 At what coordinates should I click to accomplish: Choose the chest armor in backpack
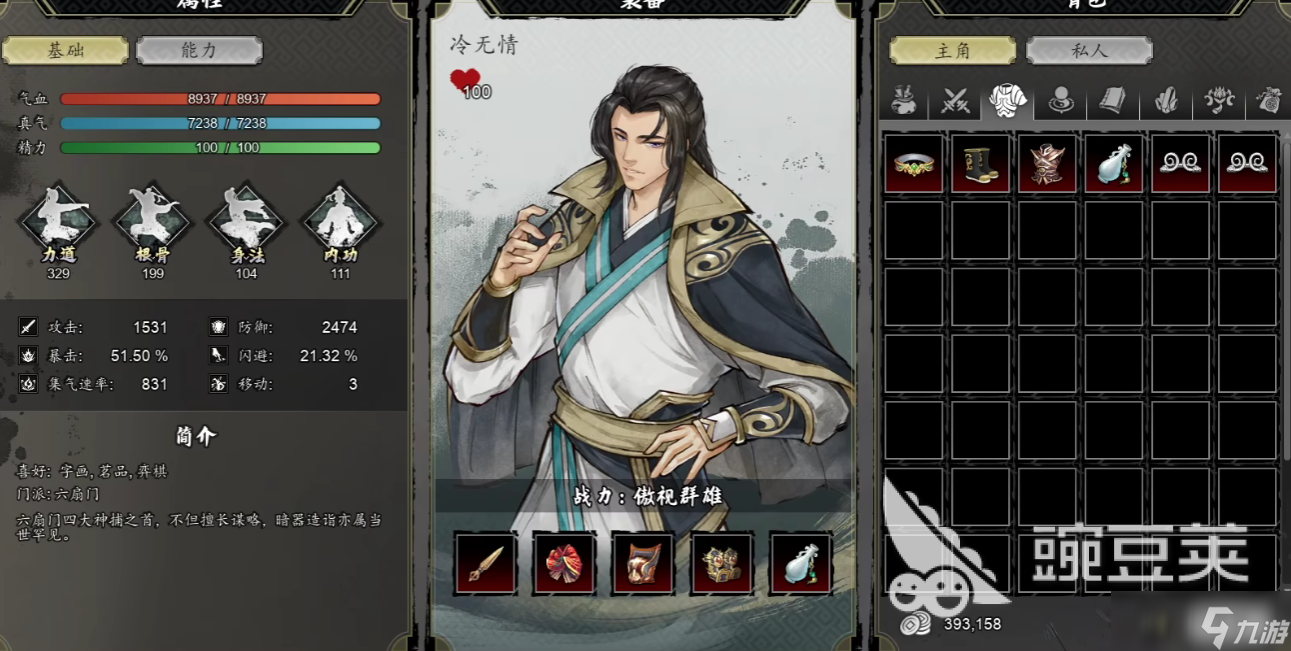pyautogui.click(x=1047, y=163)
